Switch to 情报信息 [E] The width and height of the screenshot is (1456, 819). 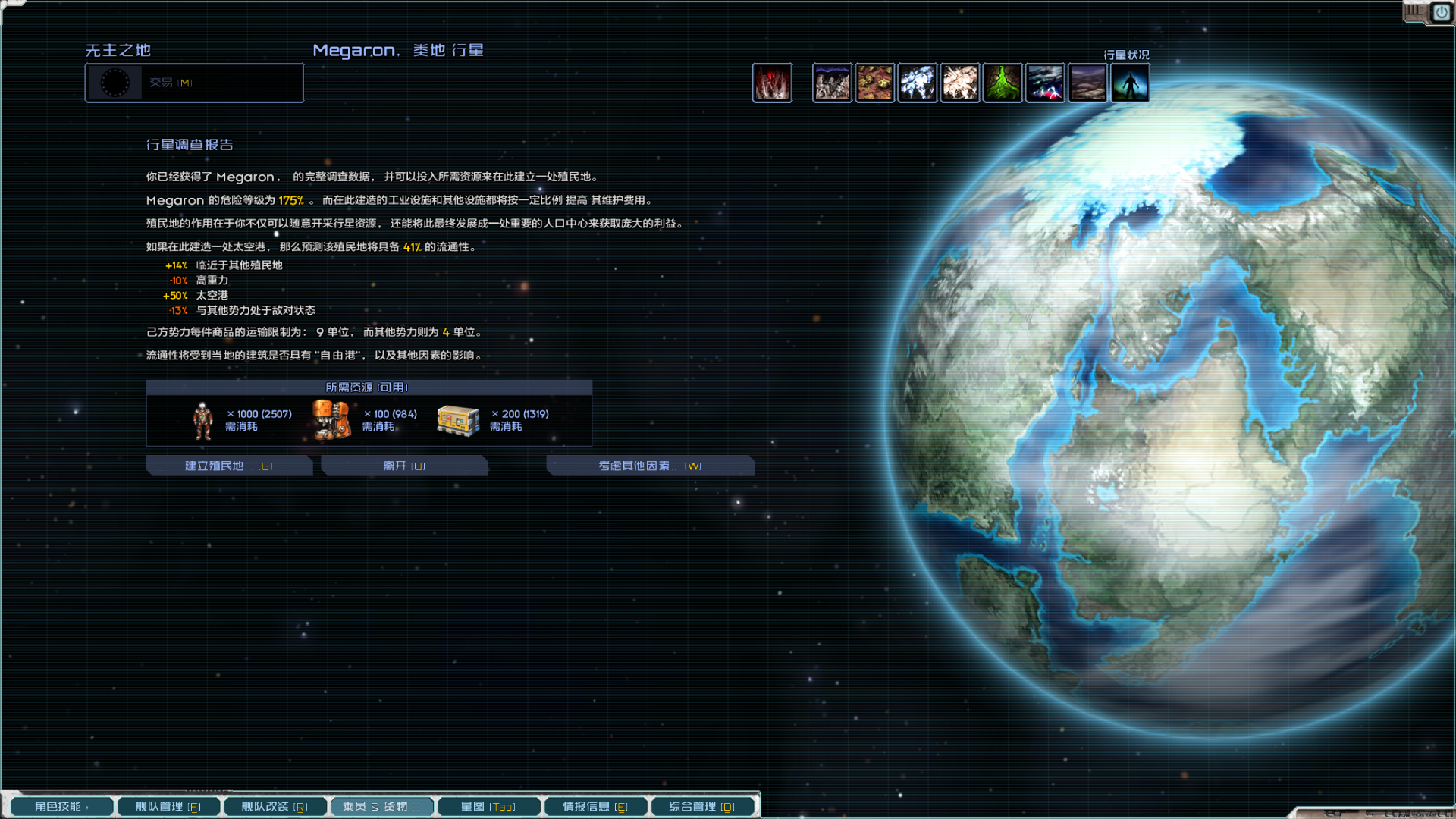click(595, 806)
